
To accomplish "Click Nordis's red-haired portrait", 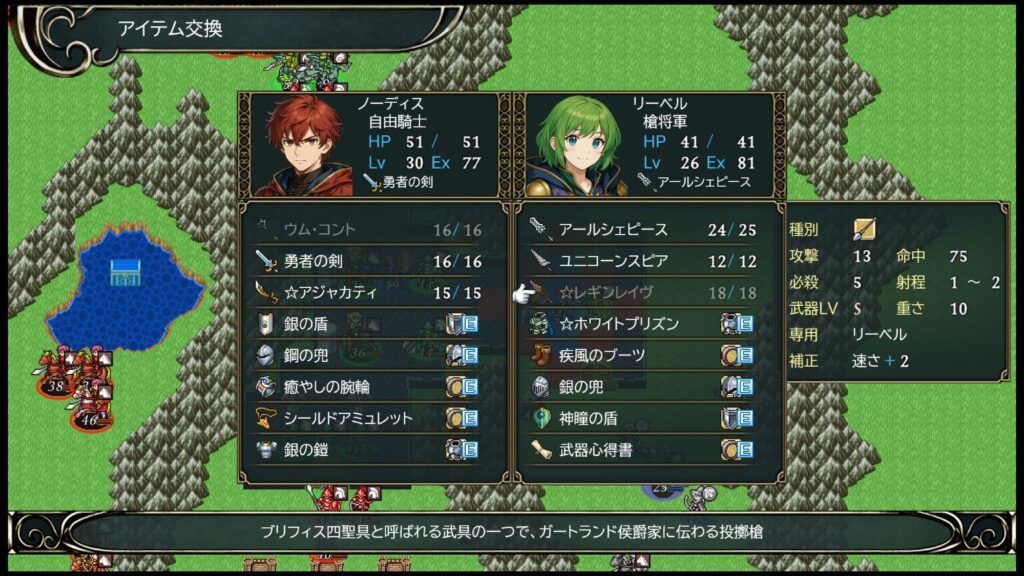I will tap(303, 146).
